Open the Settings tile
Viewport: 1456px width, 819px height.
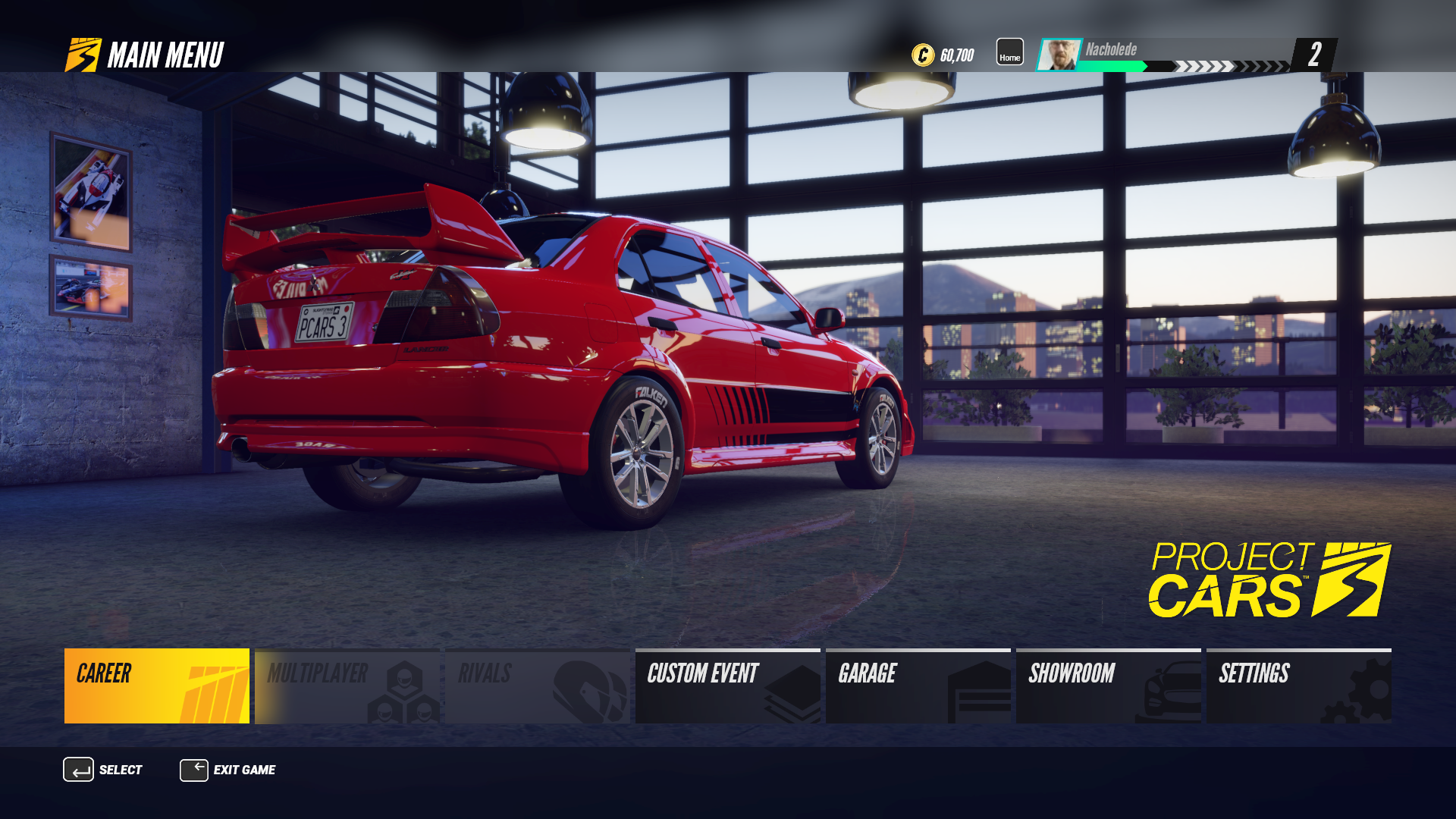click(x=1299, y=686)
